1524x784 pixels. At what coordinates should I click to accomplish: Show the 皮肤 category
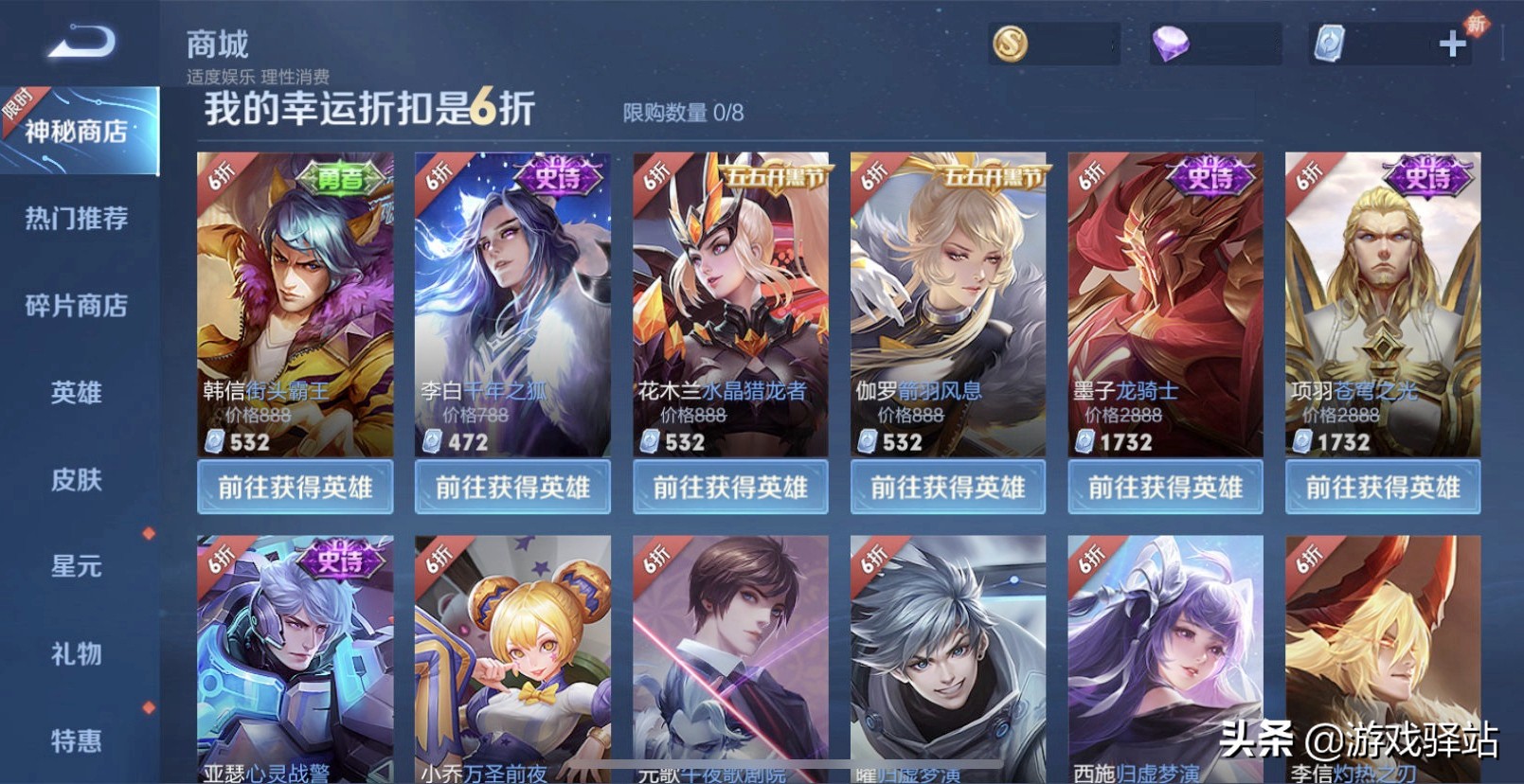(77, 480)
